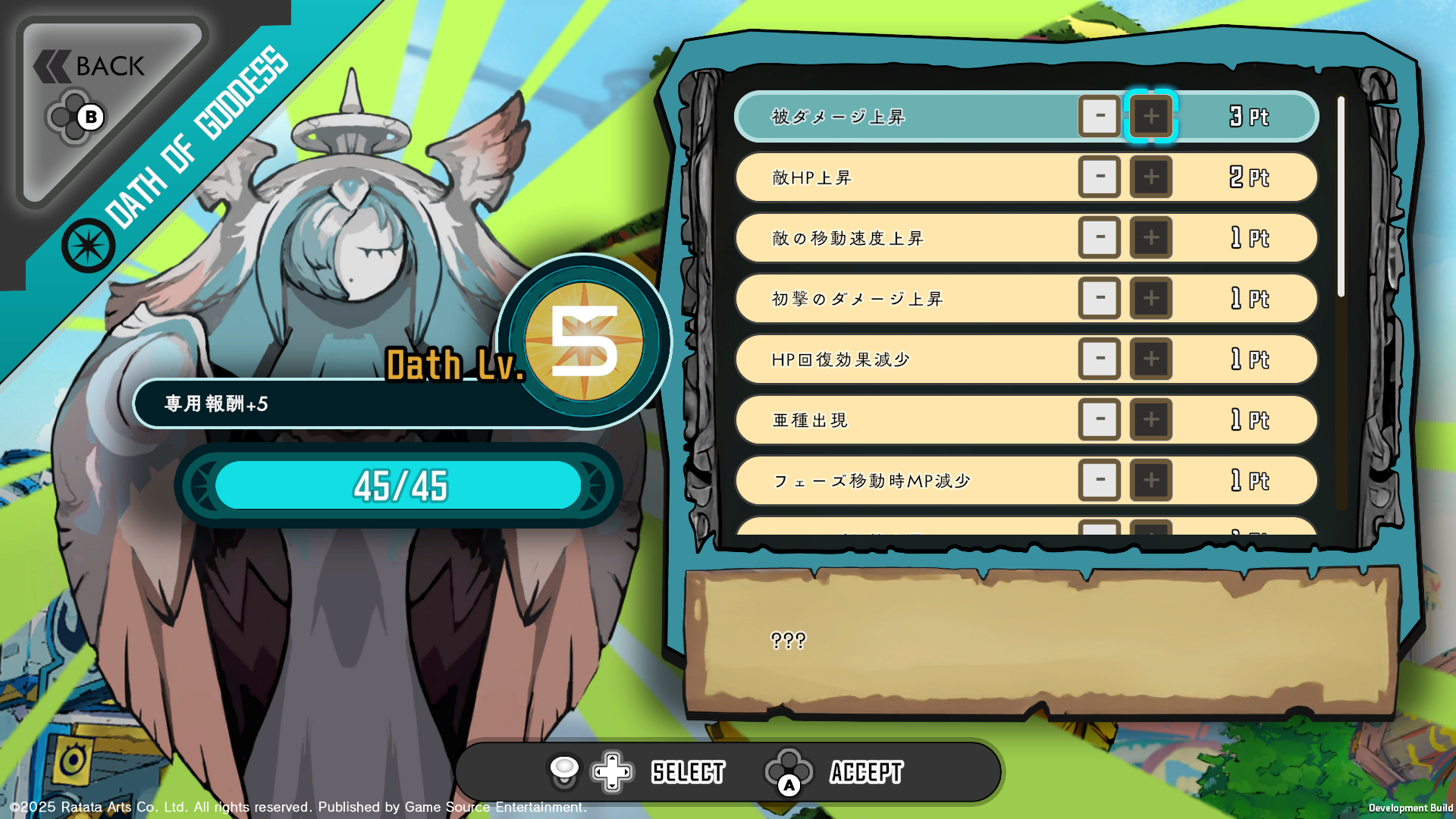Decrease 亜種出現 points
Image resolution: width=1456 pixels, height=819 pixels.
1099,419
